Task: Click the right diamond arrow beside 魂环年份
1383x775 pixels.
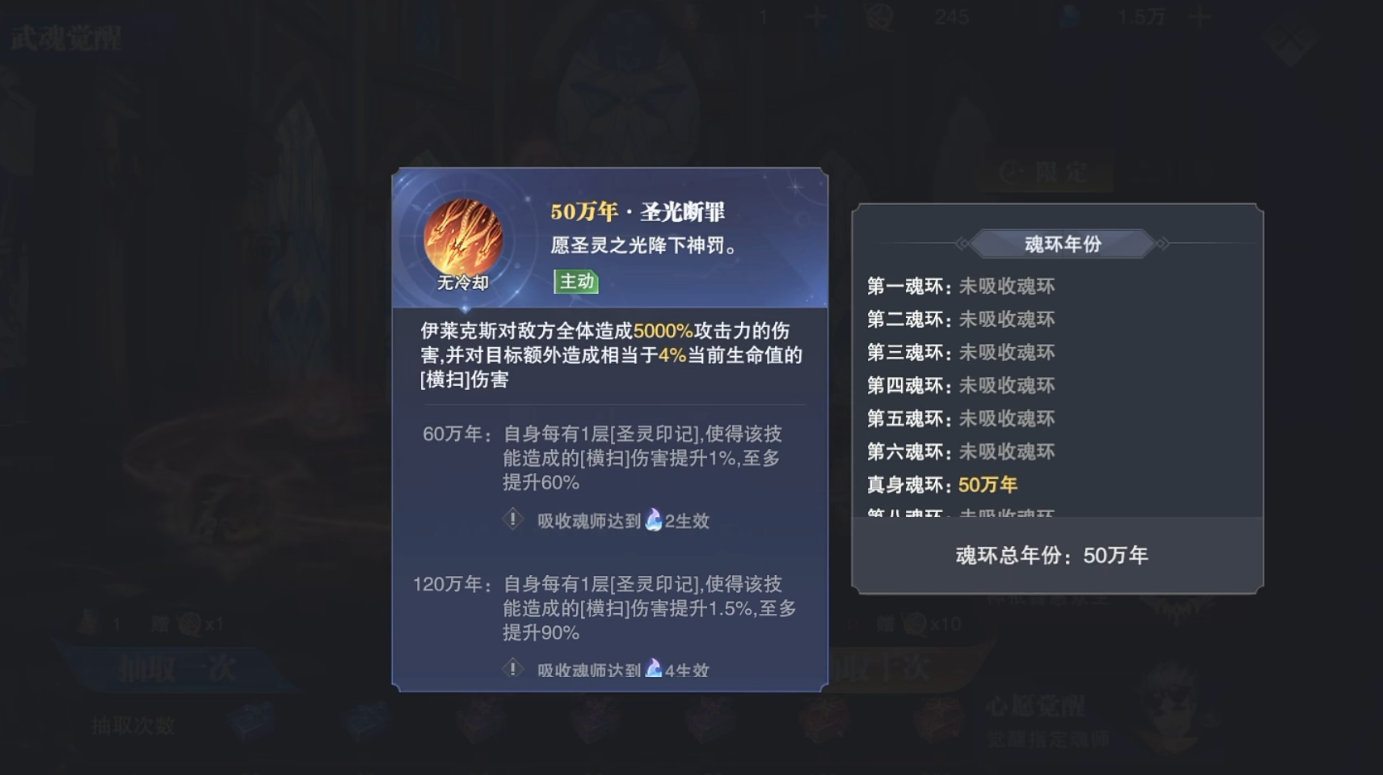Action: [x=1162, y=244]
